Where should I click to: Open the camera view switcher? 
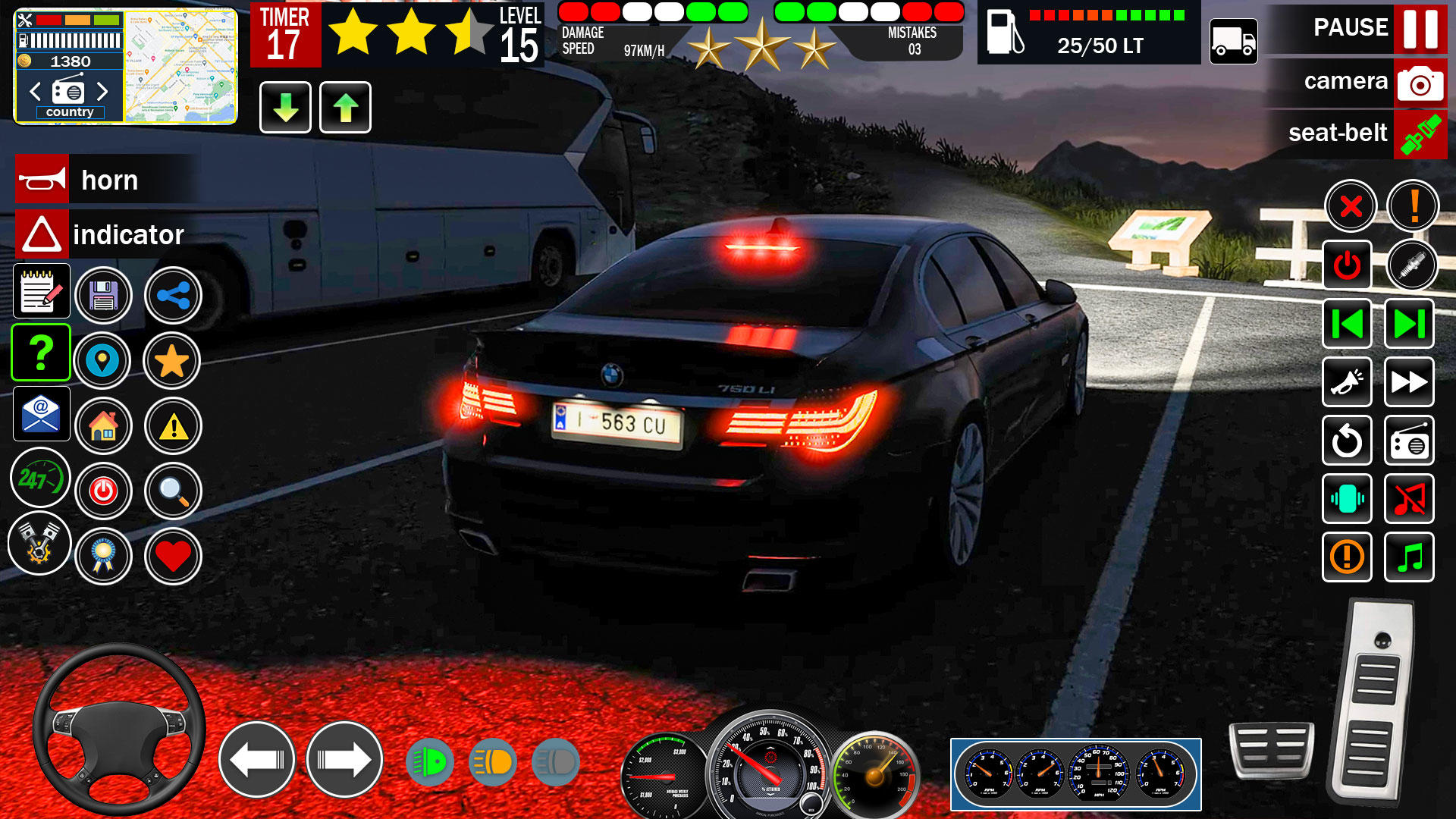pos(1421,83)
